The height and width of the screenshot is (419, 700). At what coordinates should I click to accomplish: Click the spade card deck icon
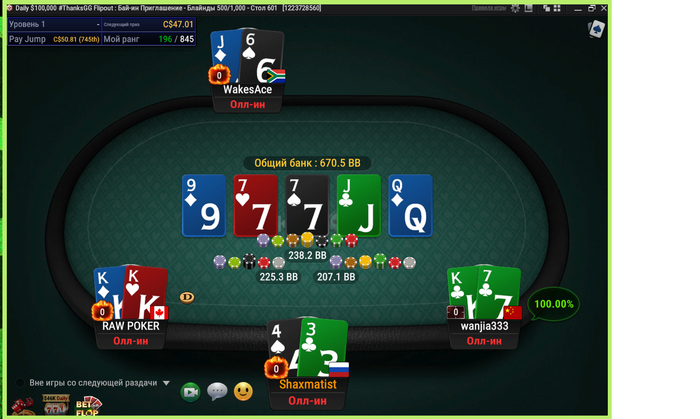[596, 29]
